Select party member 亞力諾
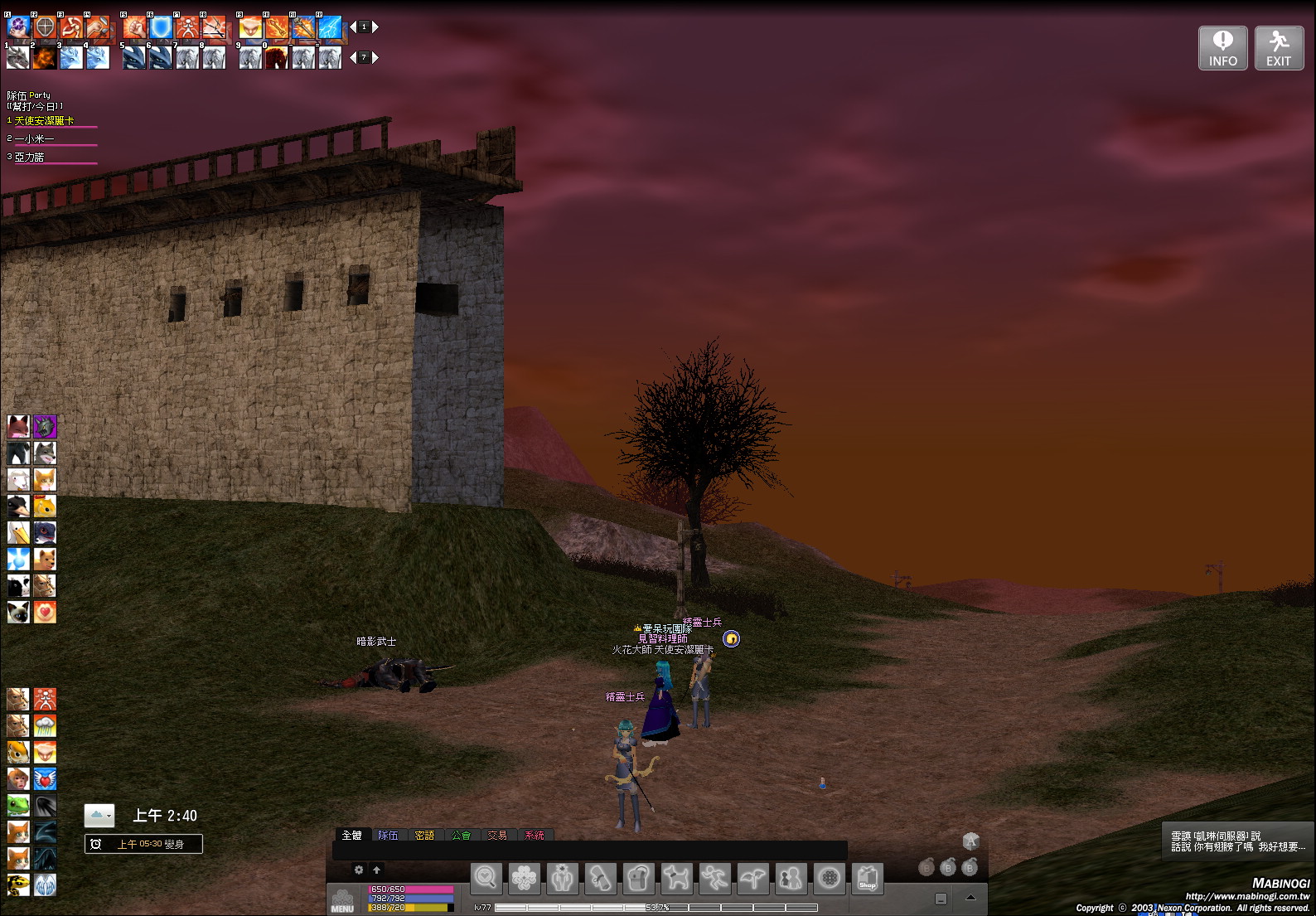 pos(30,157)
